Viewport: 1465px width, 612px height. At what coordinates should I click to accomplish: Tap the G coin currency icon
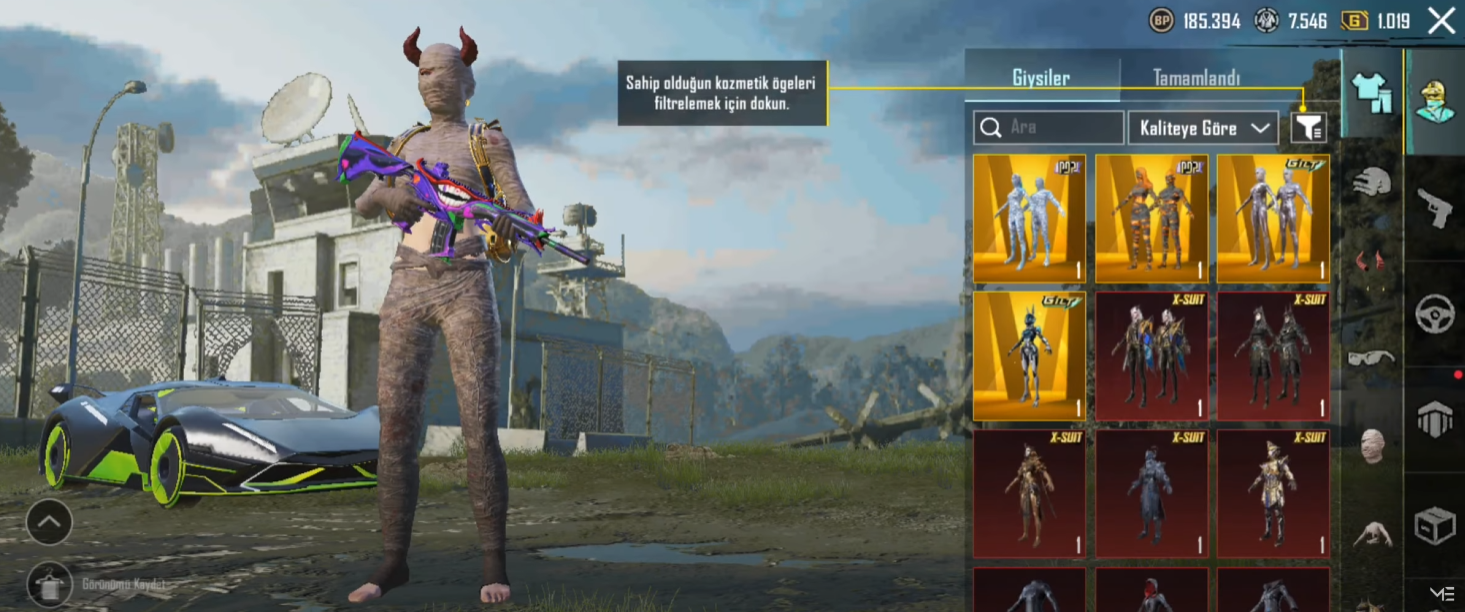[1354, 21]
